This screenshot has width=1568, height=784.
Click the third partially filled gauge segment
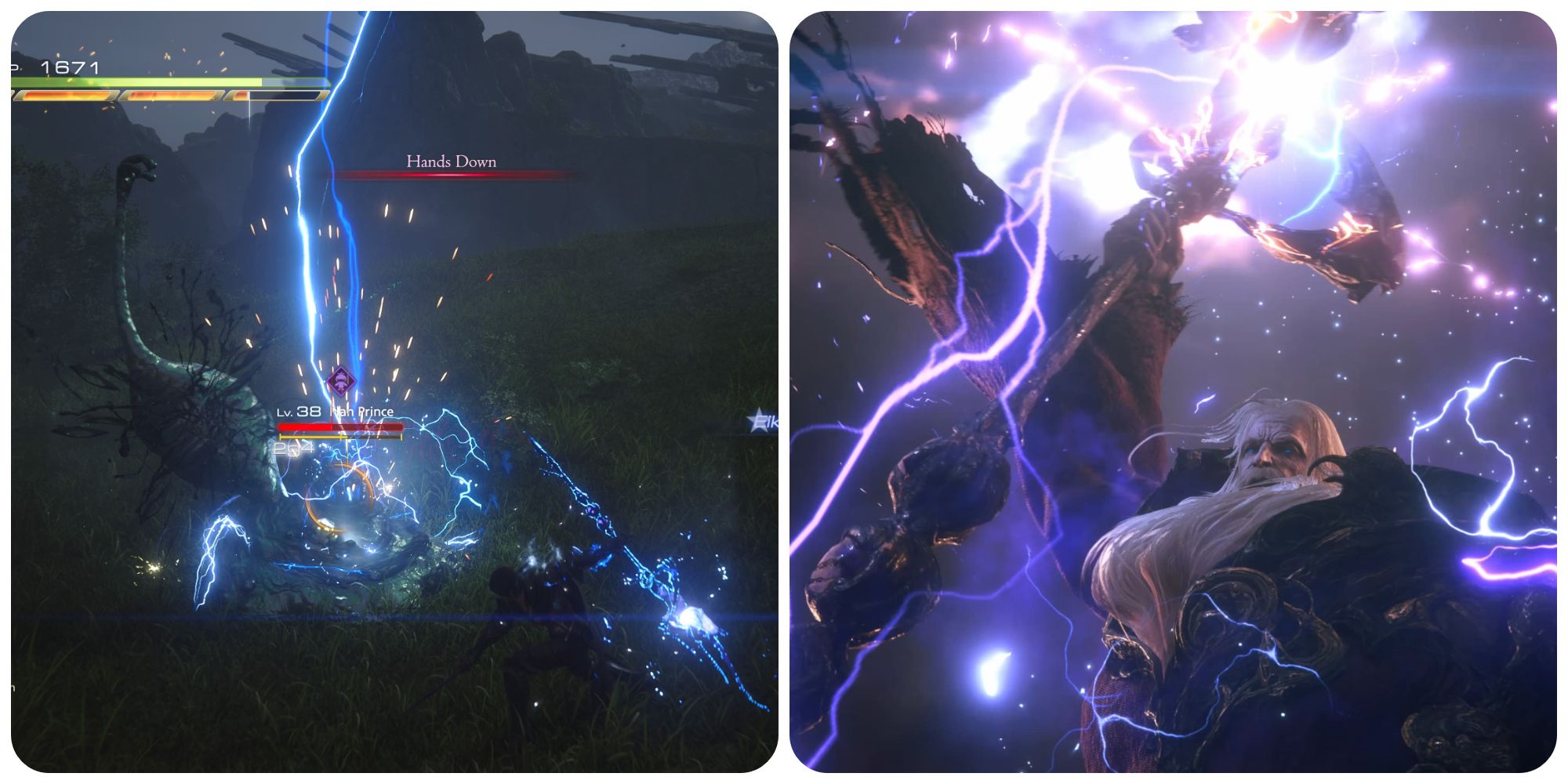coord(277,96)
